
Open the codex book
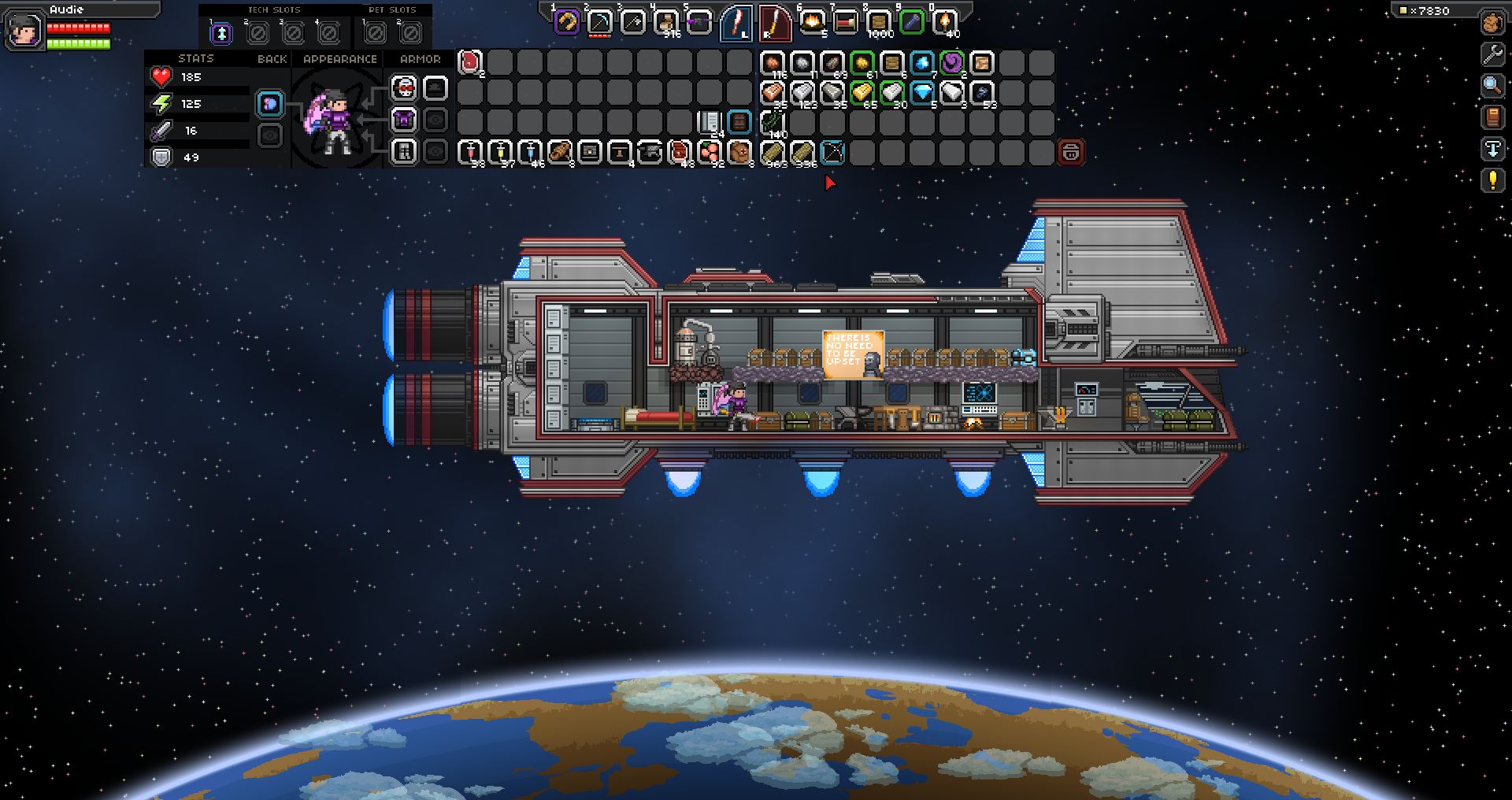coord(1492,117)
